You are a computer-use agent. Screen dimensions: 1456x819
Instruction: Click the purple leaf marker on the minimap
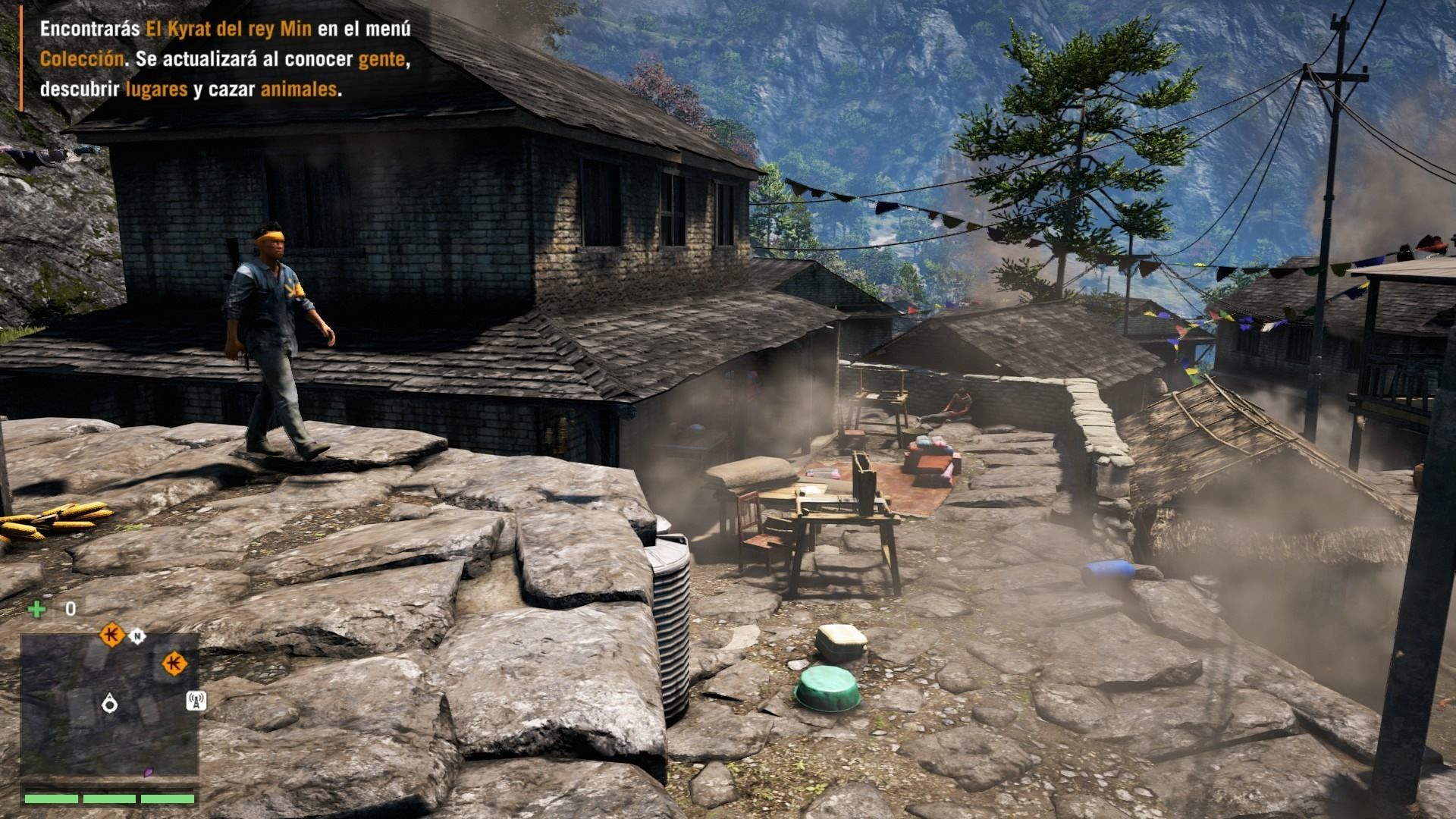click(x=149, y=773)
